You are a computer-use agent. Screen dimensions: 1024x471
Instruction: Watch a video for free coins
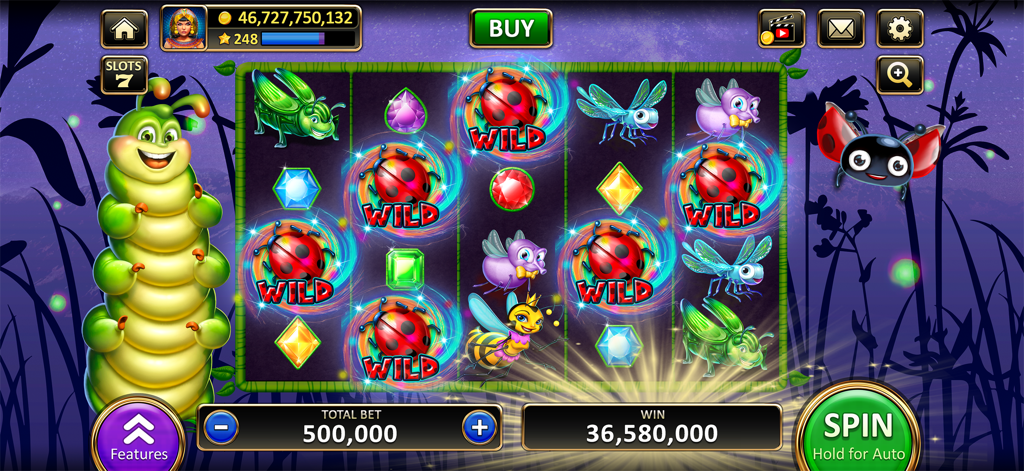click(781, 29)
